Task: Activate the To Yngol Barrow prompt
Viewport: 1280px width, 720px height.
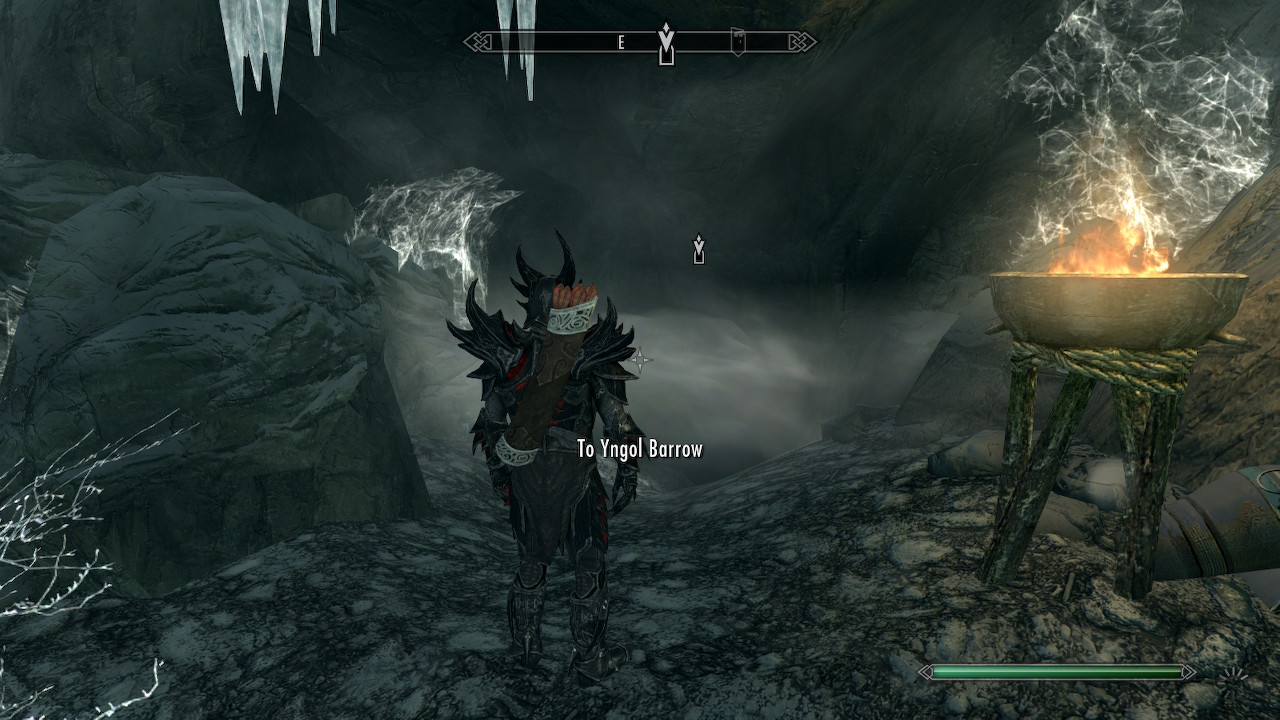Action: point(640,449)
